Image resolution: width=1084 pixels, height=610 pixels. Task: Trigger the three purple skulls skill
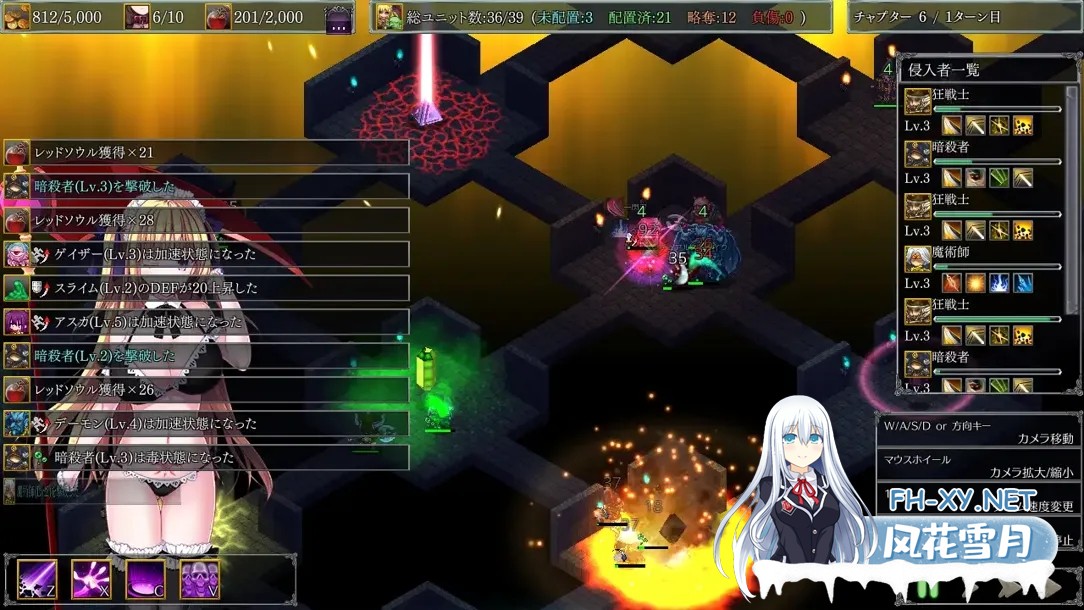click(199, 579)
